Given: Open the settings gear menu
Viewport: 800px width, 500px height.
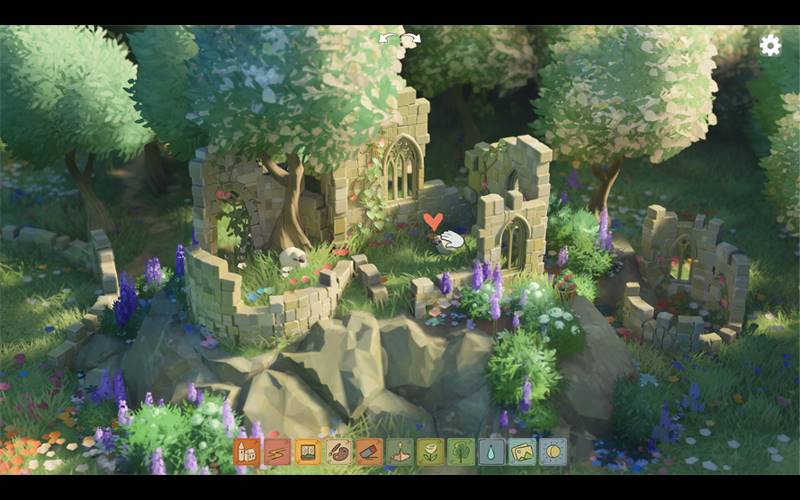Looking at the screenshot, I should (x=770, y=45).
